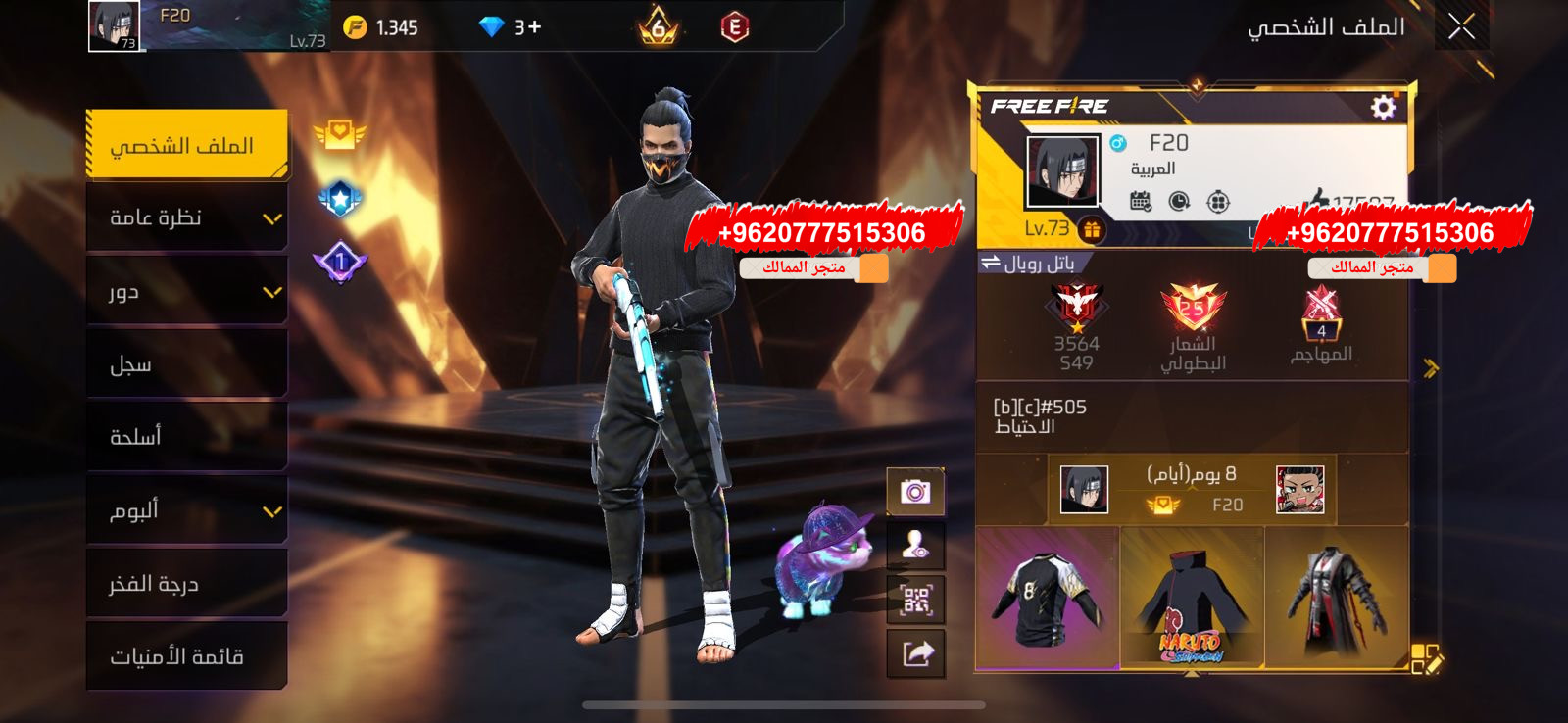
Task: Expand the دور dropdown
Action: tap(187, 291)
